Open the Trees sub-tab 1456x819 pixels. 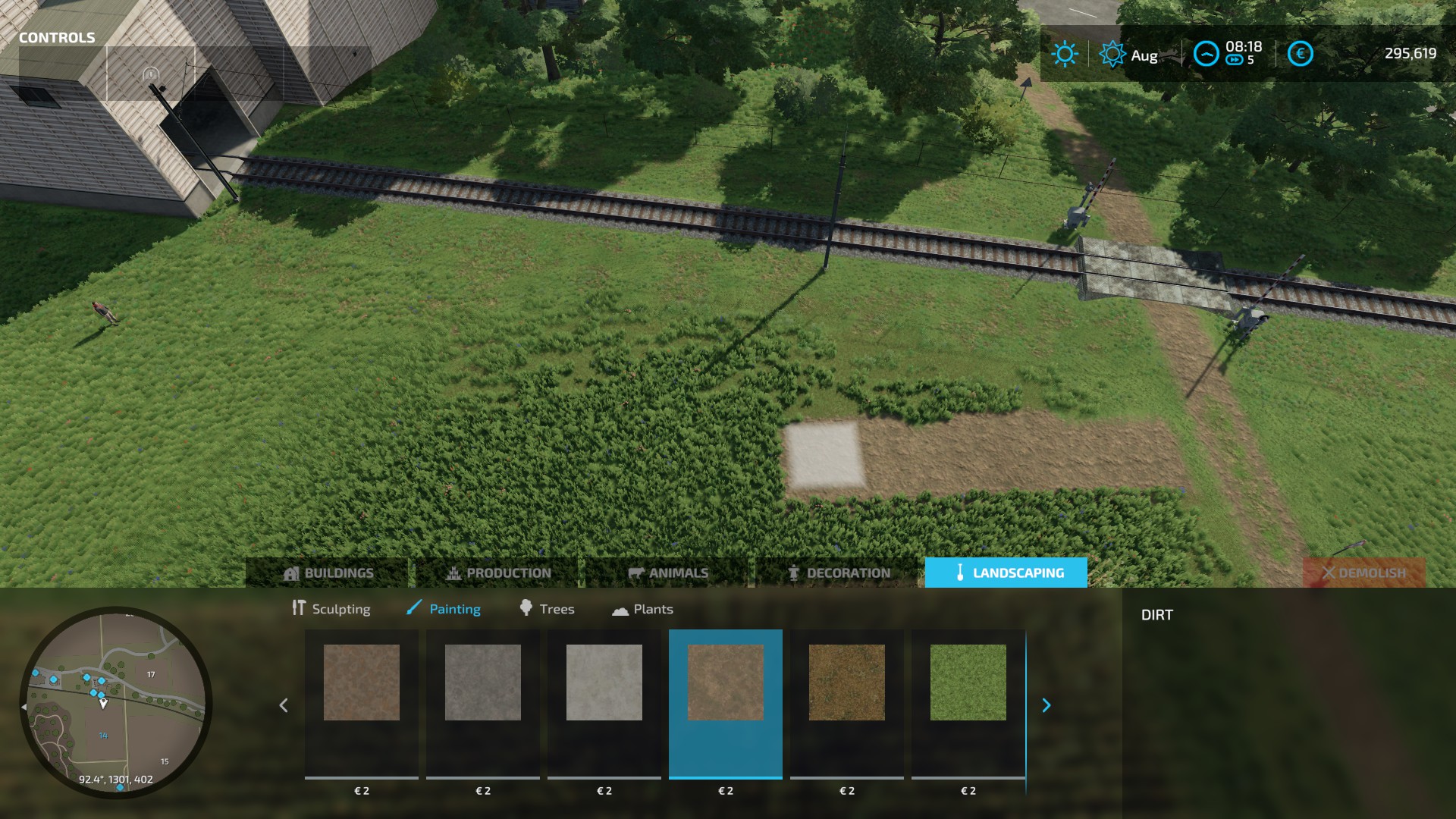(547, 609)
